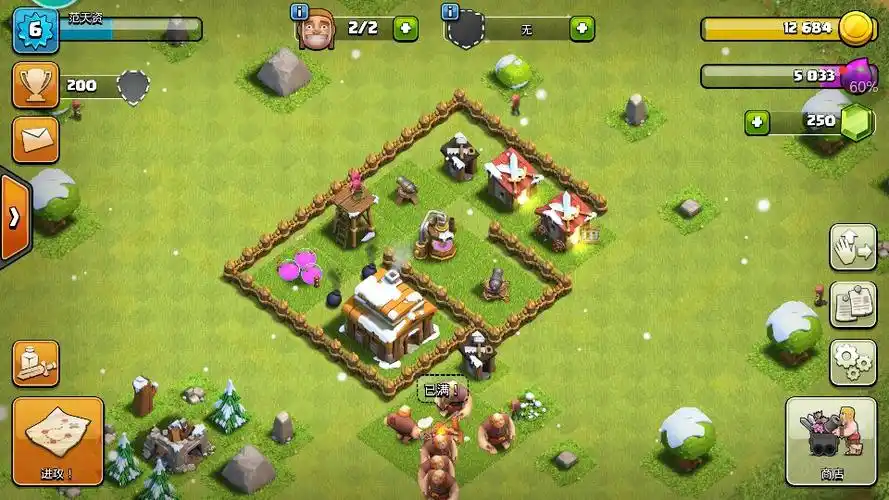Click the green plus beside the gems
Screen dimensions: 889x500
(x=757, y=122)
